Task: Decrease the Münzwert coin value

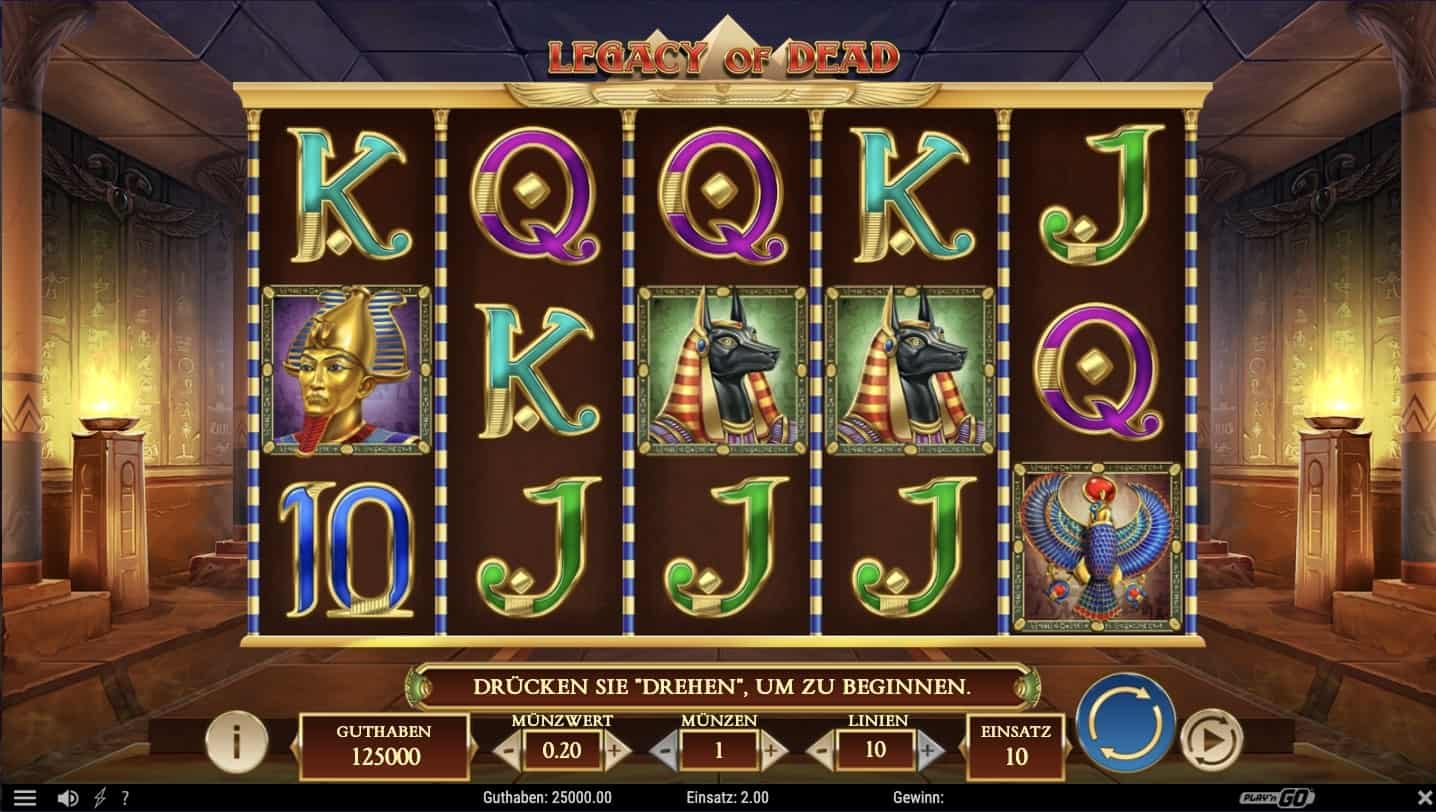Action: pyautogui.click(x=509, y=750)
